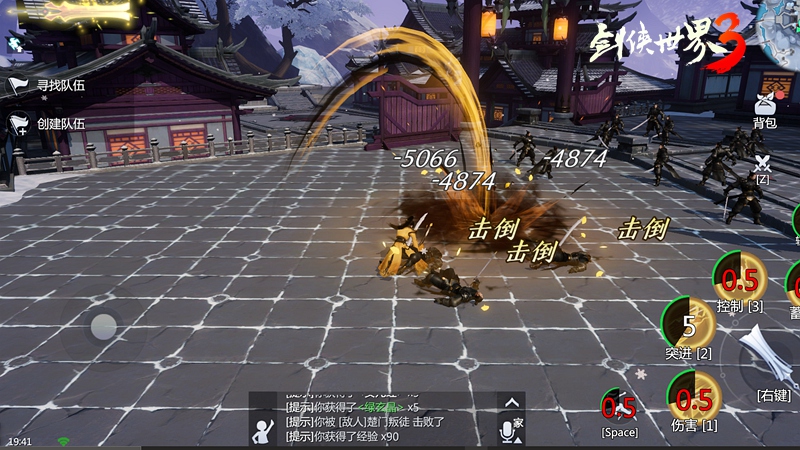Viewport: 800px width, 450px height.
Task: Activate the Space dodge skill
Action: click(619, 406)
